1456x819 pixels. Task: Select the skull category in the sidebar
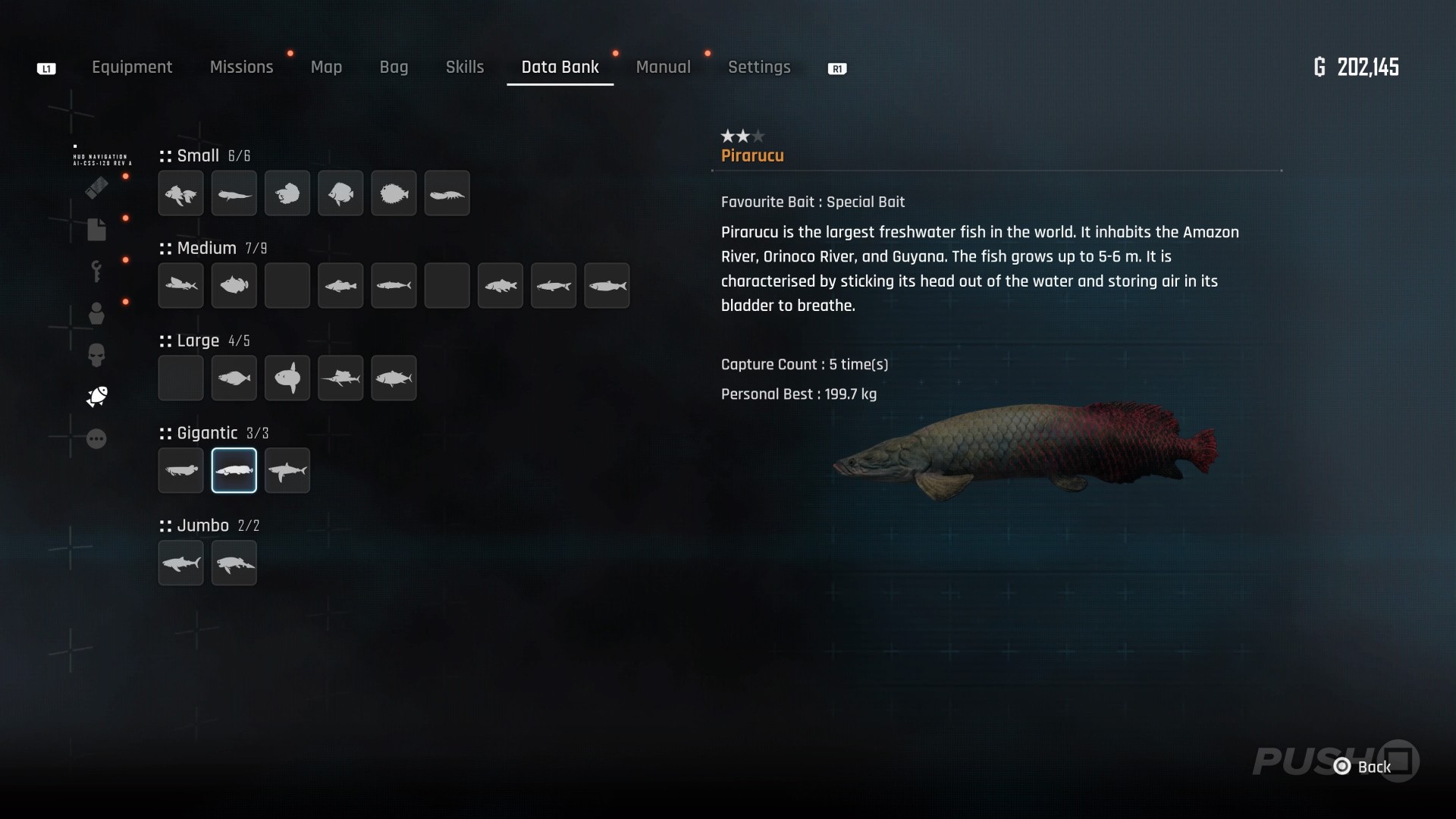coord(96,355)
